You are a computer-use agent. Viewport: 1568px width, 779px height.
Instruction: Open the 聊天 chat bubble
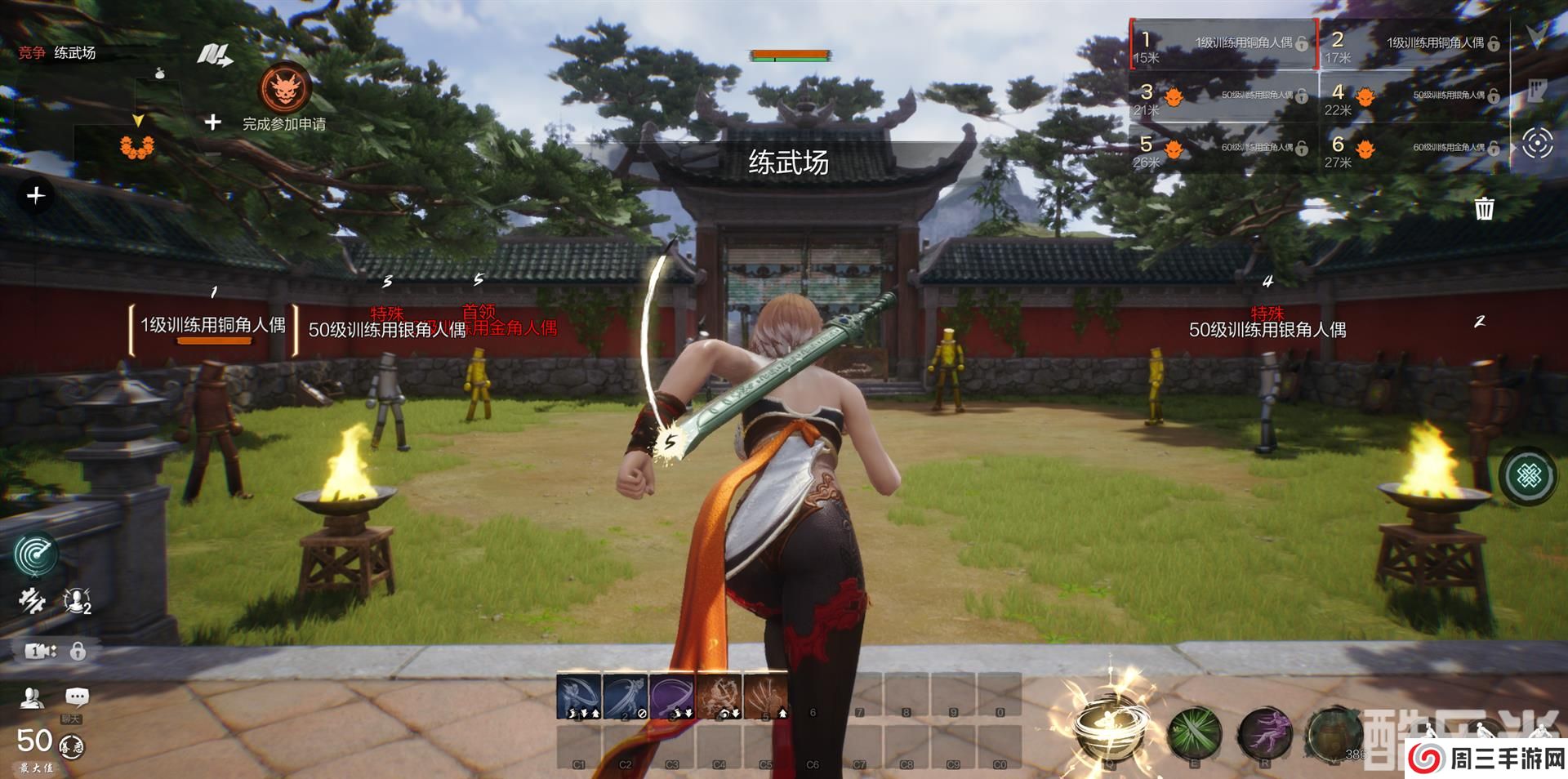point(77,697)
